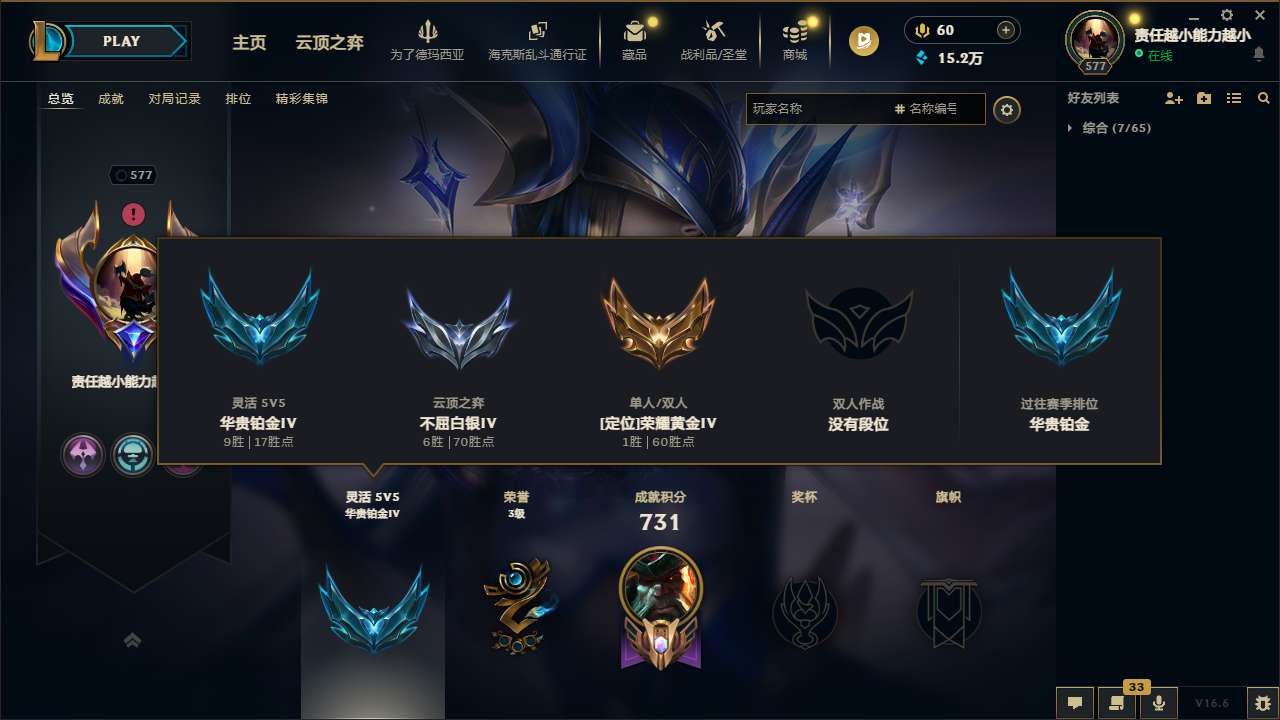This screenshot has width=1280, height=720.
Task: Open the settings gear beside the search bar
Action: (x=1007, y=109)
